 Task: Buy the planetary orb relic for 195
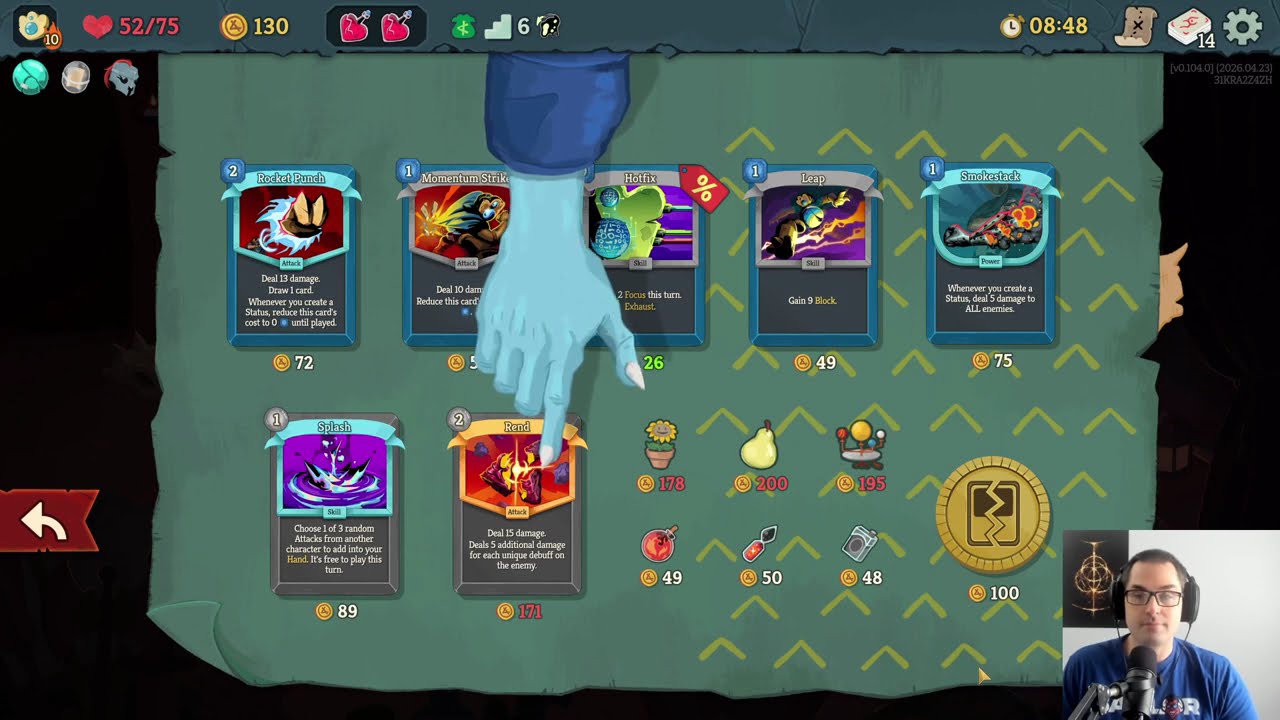862,446
